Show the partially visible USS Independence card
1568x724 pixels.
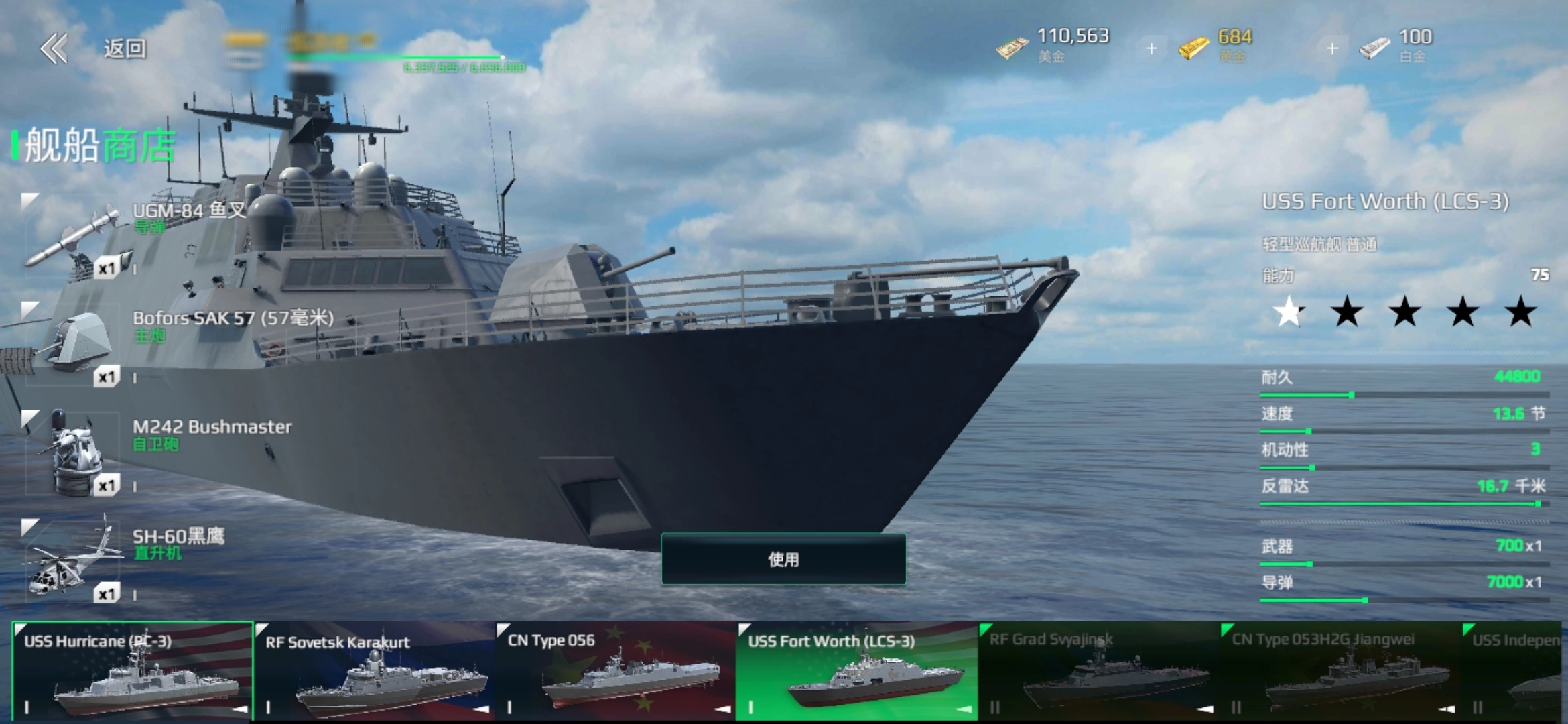pyautogui.click(x=1514, y=672)
